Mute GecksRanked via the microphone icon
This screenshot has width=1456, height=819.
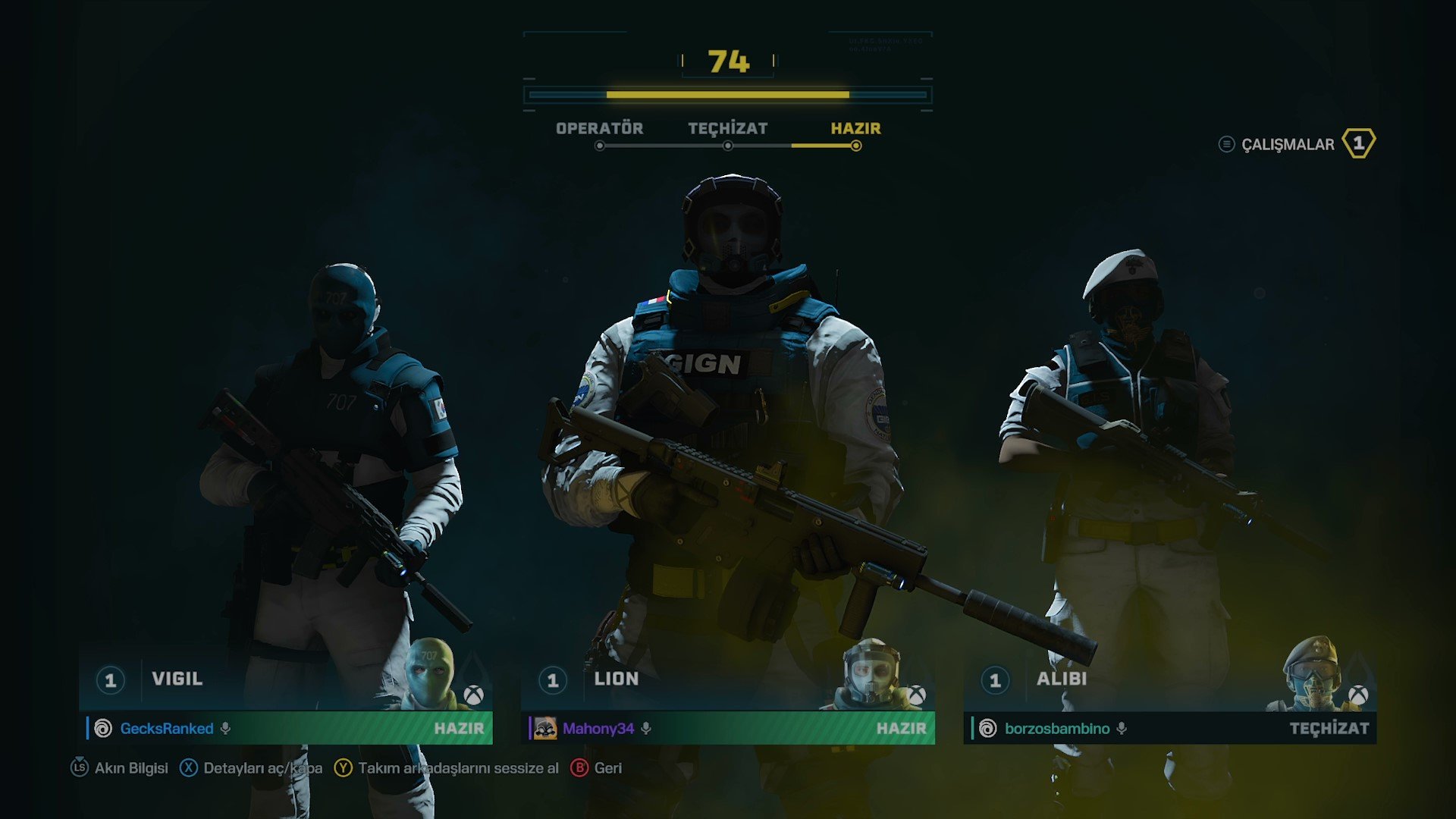click(x=224, y=729)
